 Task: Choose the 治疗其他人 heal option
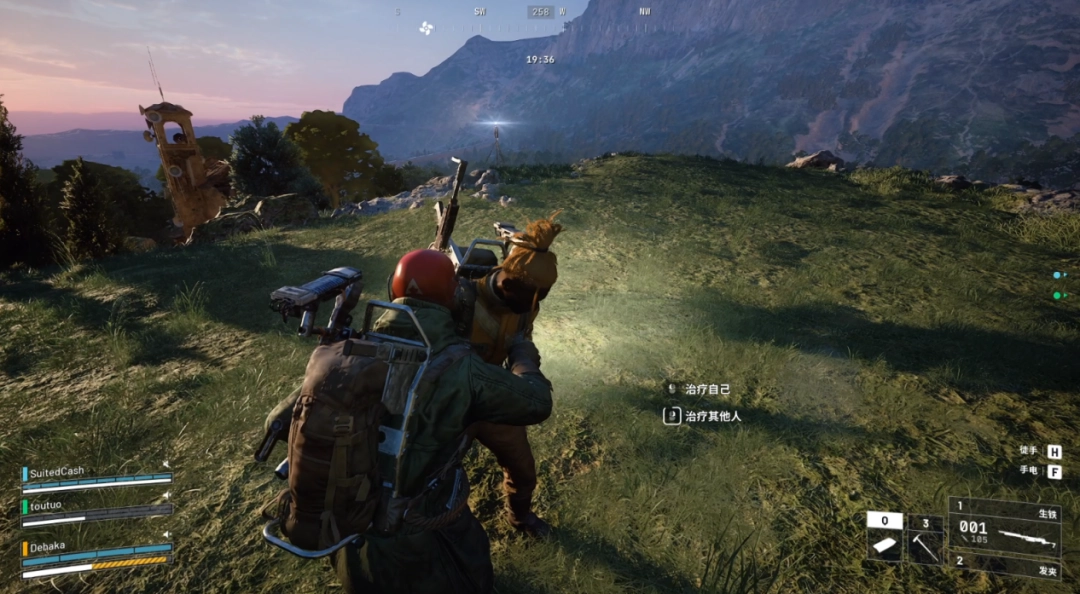(x=711, y=415)
